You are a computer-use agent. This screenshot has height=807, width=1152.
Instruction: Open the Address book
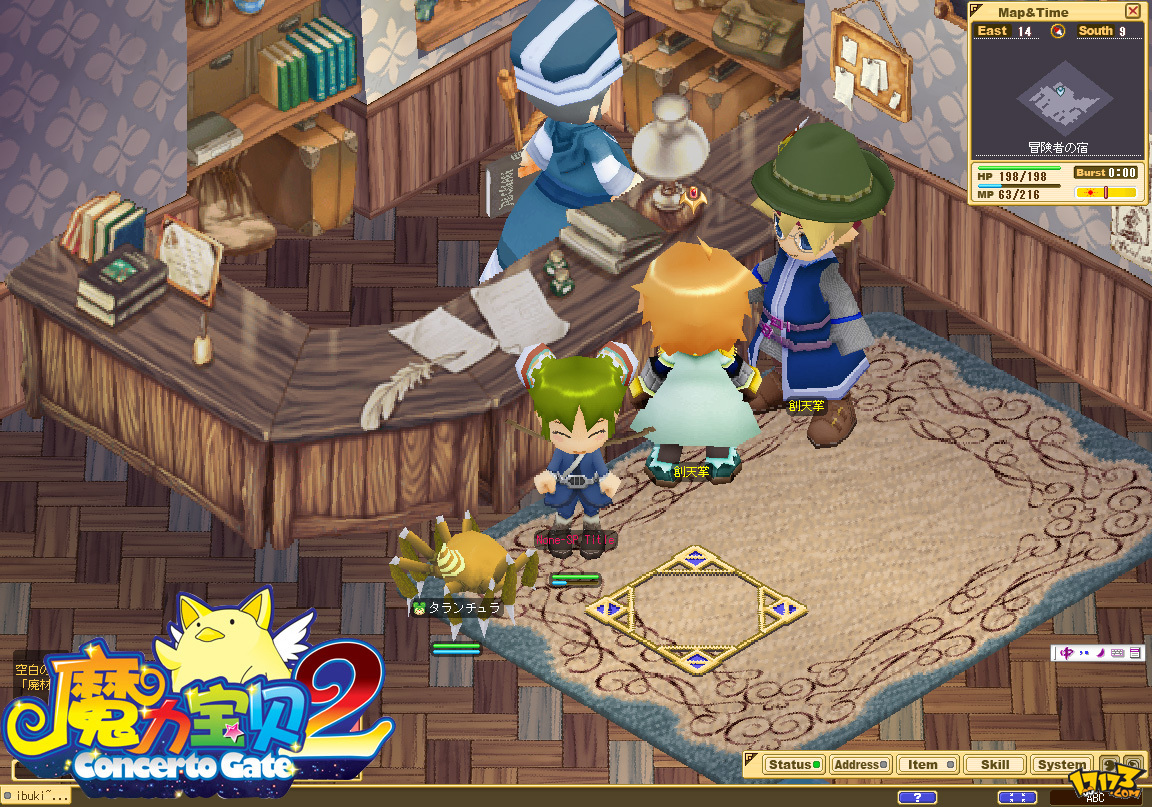[860, 765]
